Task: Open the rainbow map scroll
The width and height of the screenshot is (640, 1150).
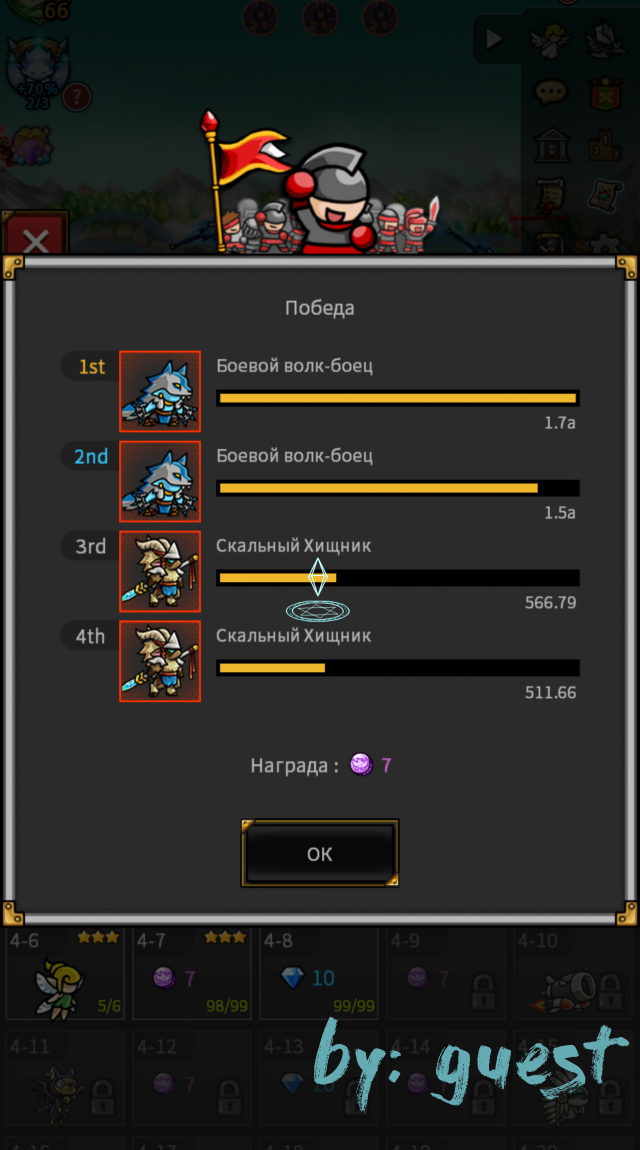Action: click(x=605, y=195)
